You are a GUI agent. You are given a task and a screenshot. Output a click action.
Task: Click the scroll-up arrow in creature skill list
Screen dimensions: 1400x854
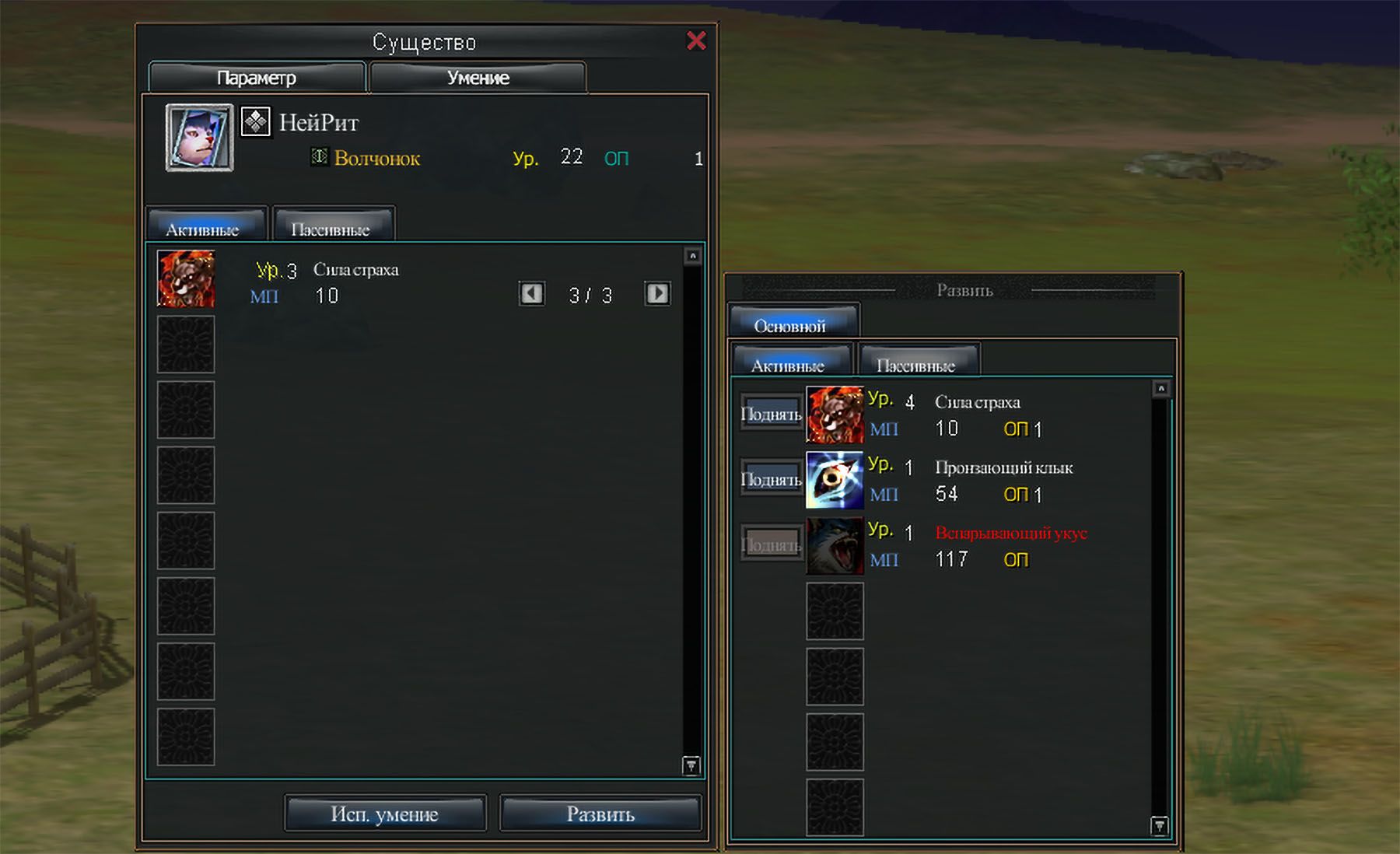click(692, 256)
